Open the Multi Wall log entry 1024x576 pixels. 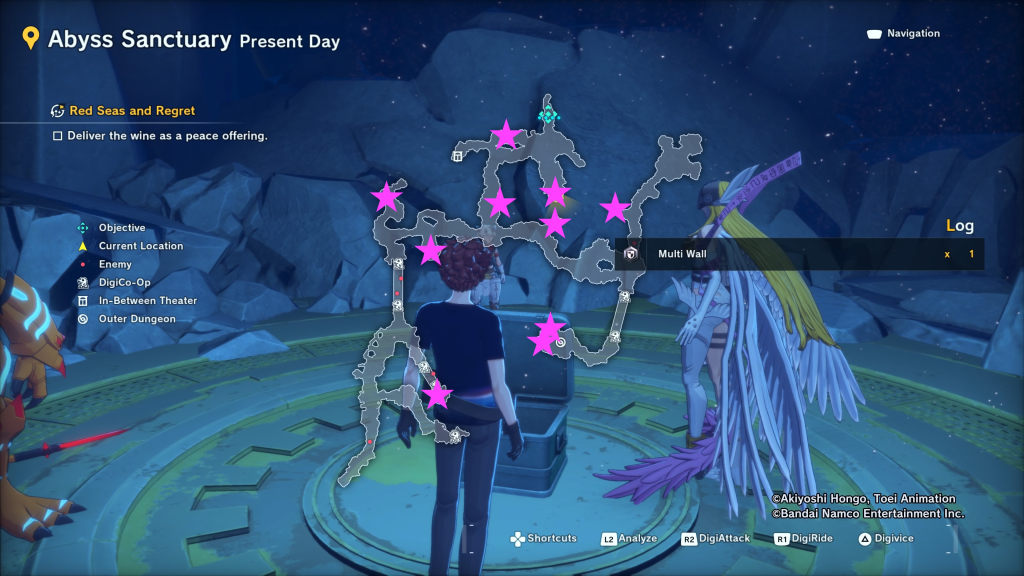click(682, 254)
